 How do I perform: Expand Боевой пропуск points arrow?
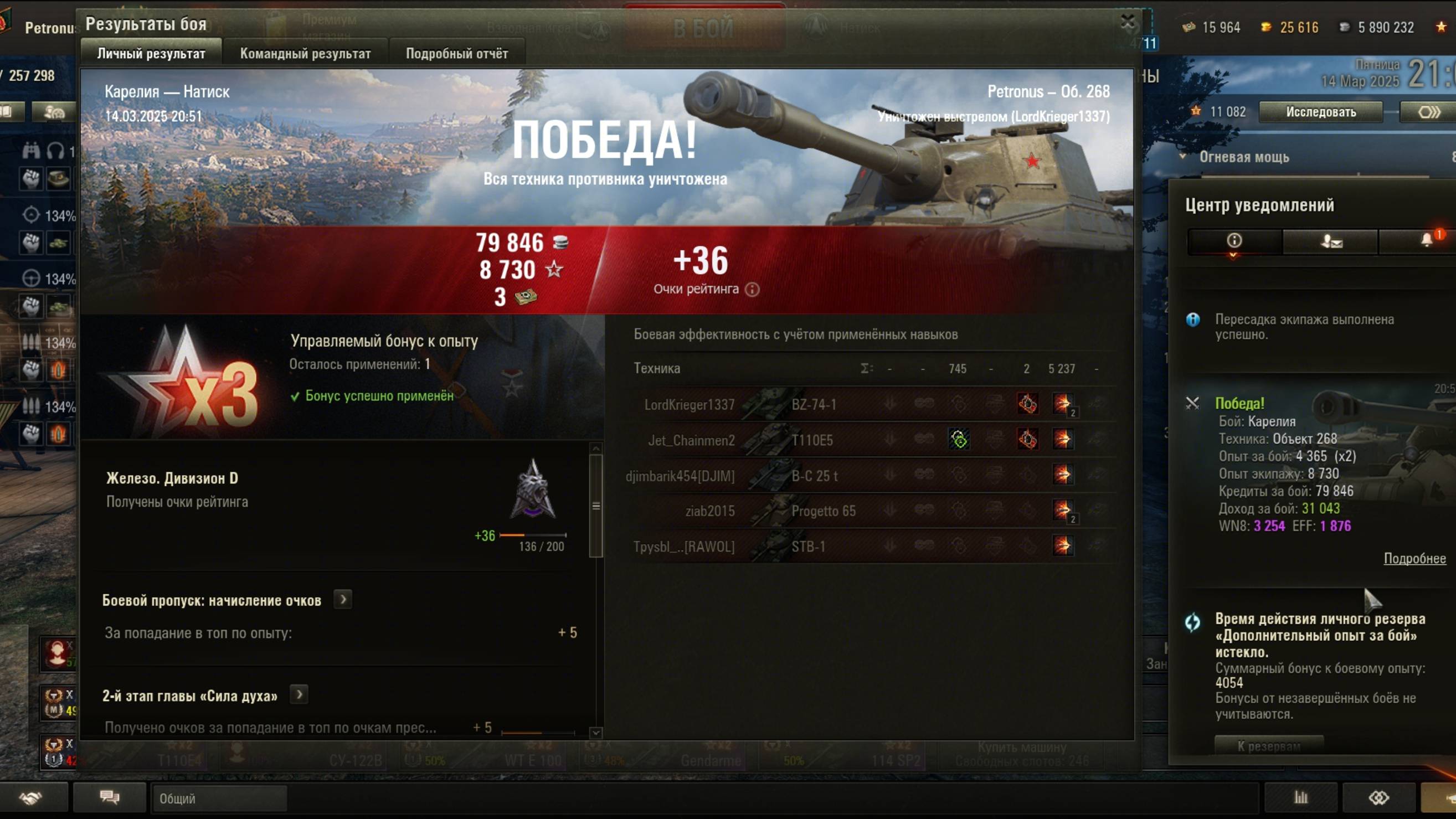point(342,599)
